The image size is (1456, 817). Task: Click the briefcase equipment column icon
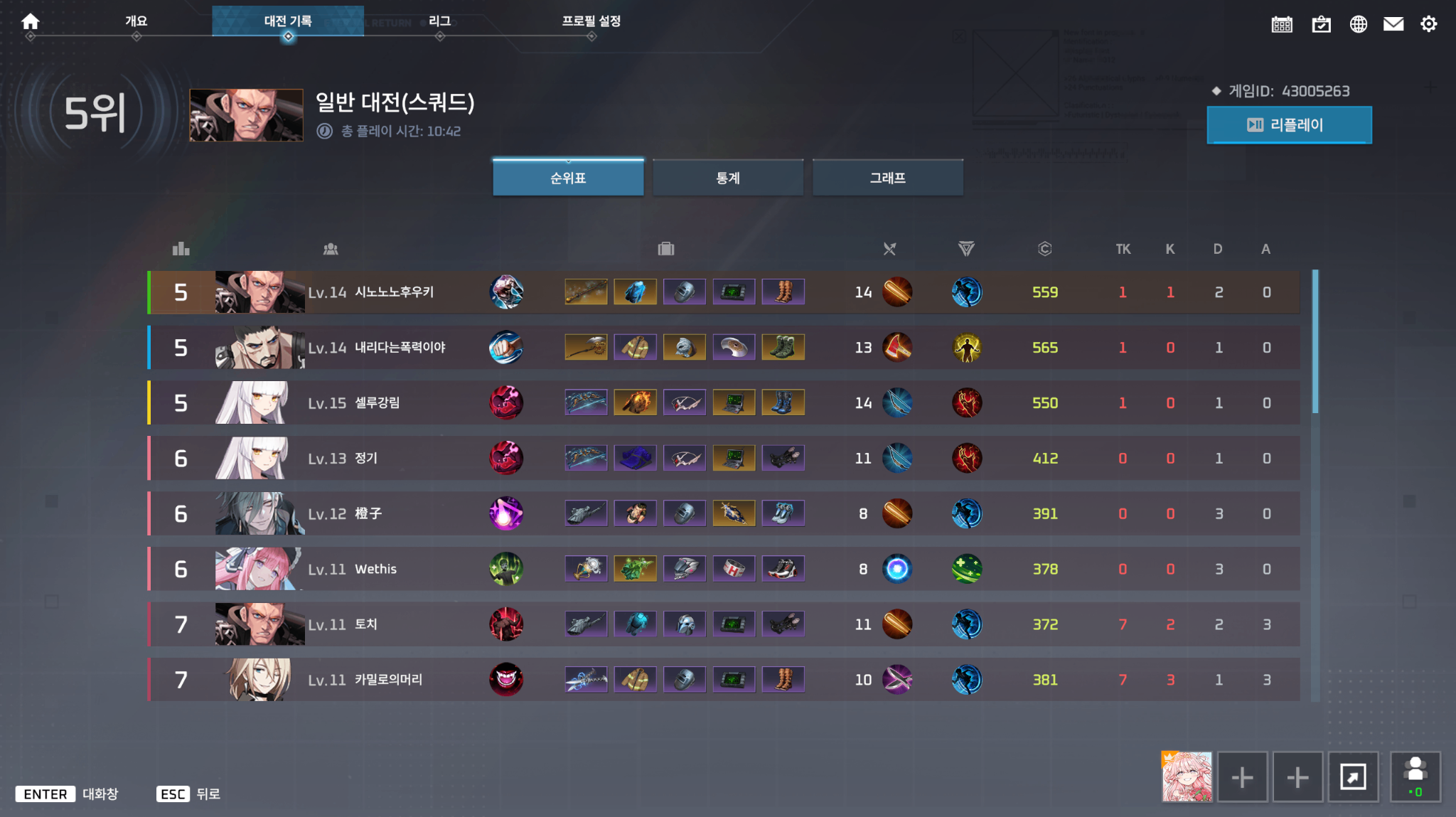click(x=665, y=249)
